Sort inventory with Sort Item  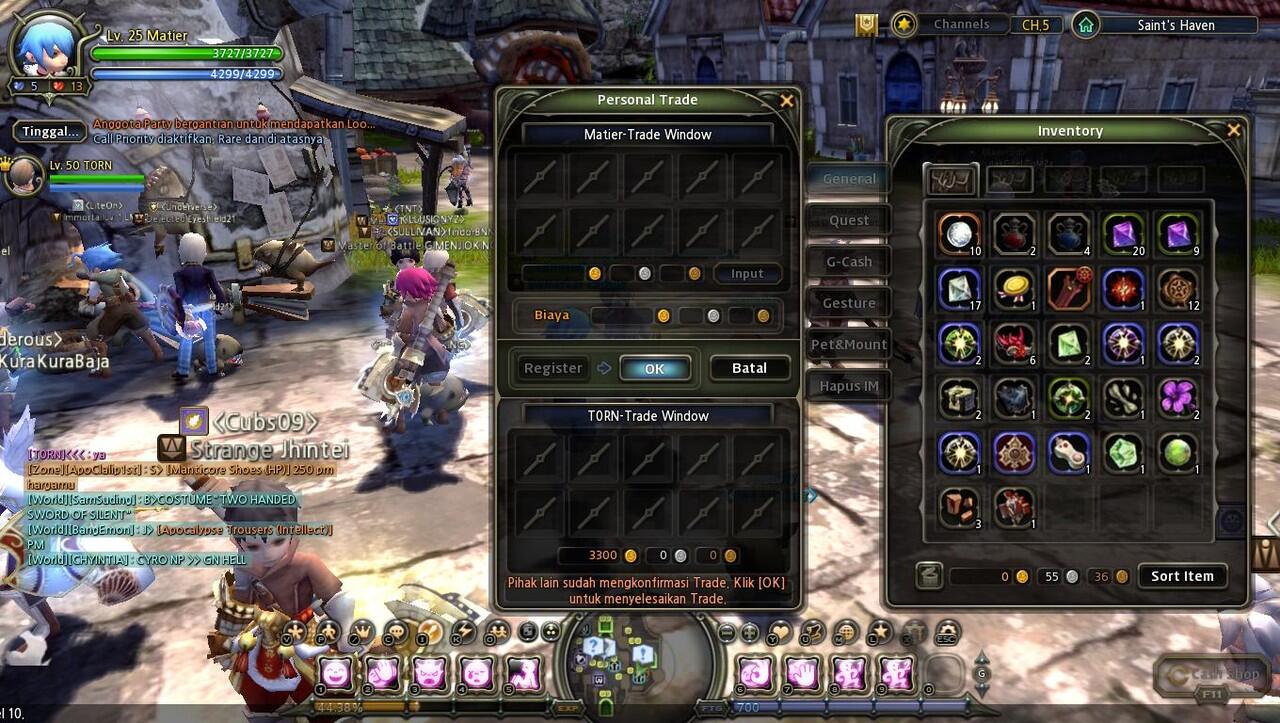coord(1182,576)
